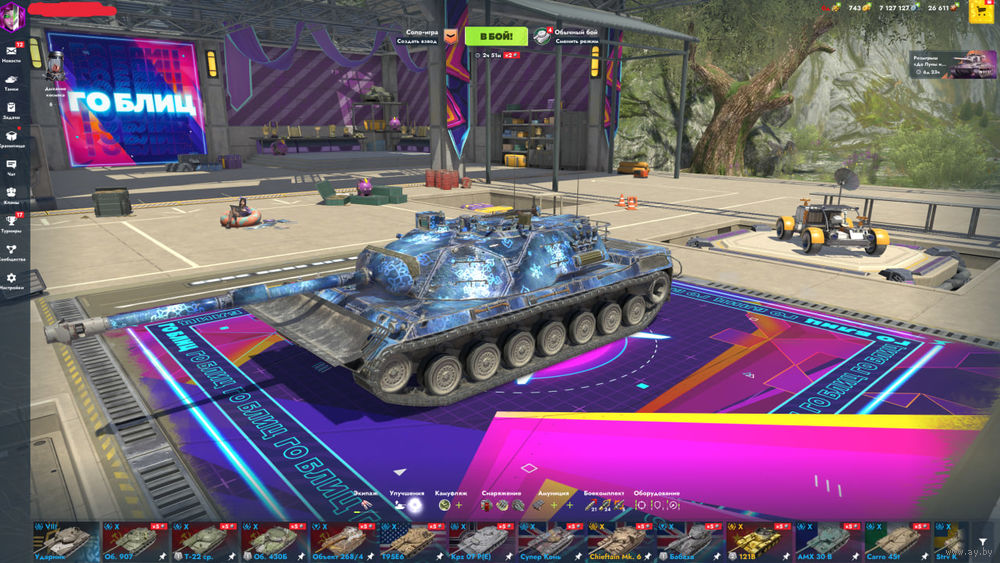Open the Чат chat panel

click(x=12, y=167)
